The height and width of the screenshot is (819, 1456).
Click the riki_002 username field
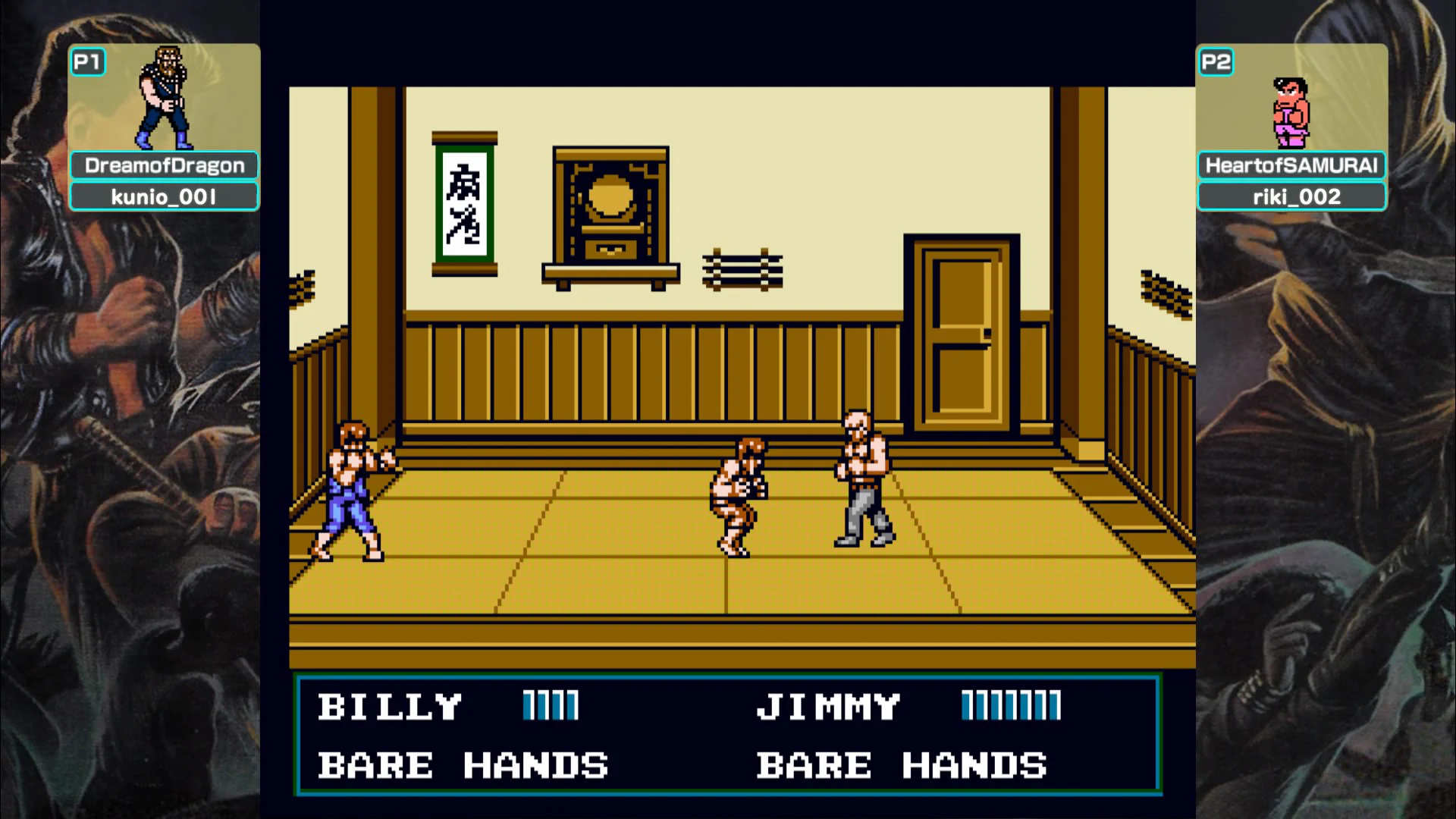click(1292, 195)
